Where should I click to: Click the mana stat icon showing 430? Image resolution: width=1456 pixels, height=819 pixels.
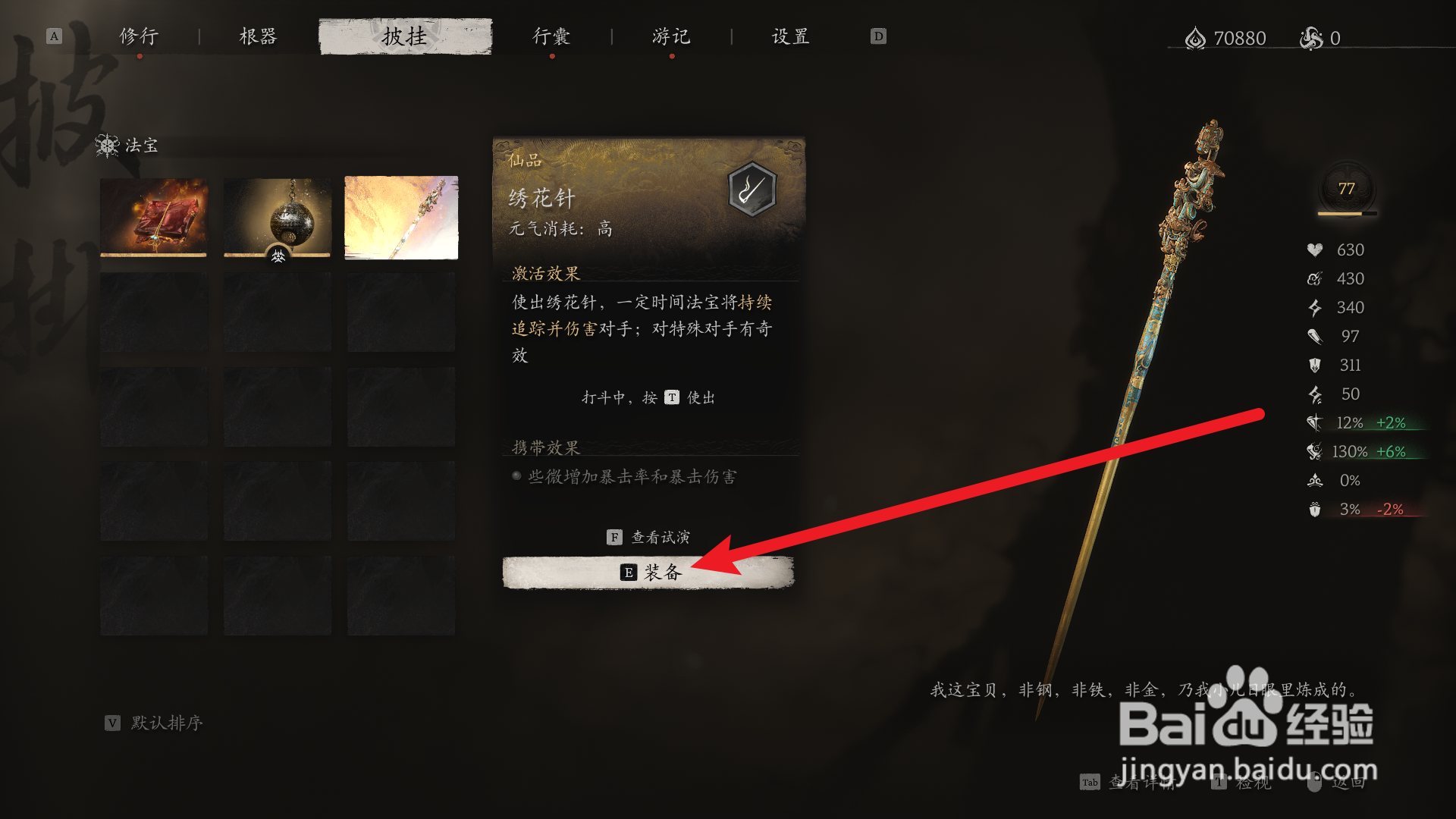1313,278
